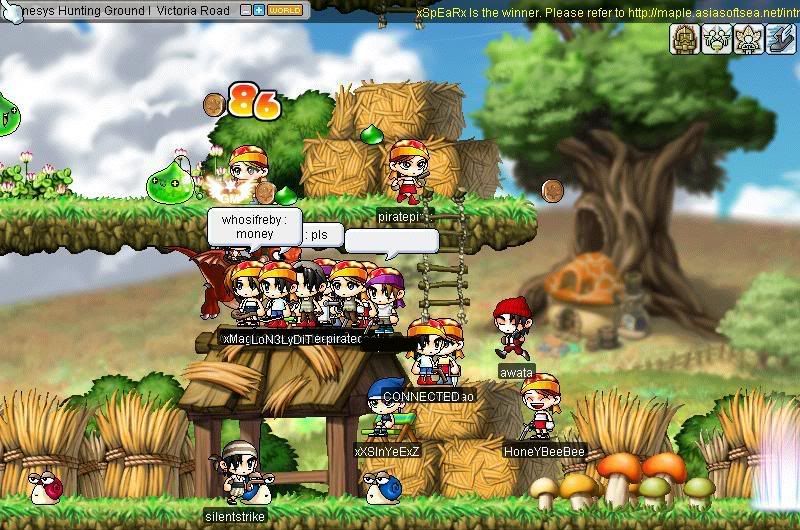Expand the minimap with the plus button

[259, 9]
